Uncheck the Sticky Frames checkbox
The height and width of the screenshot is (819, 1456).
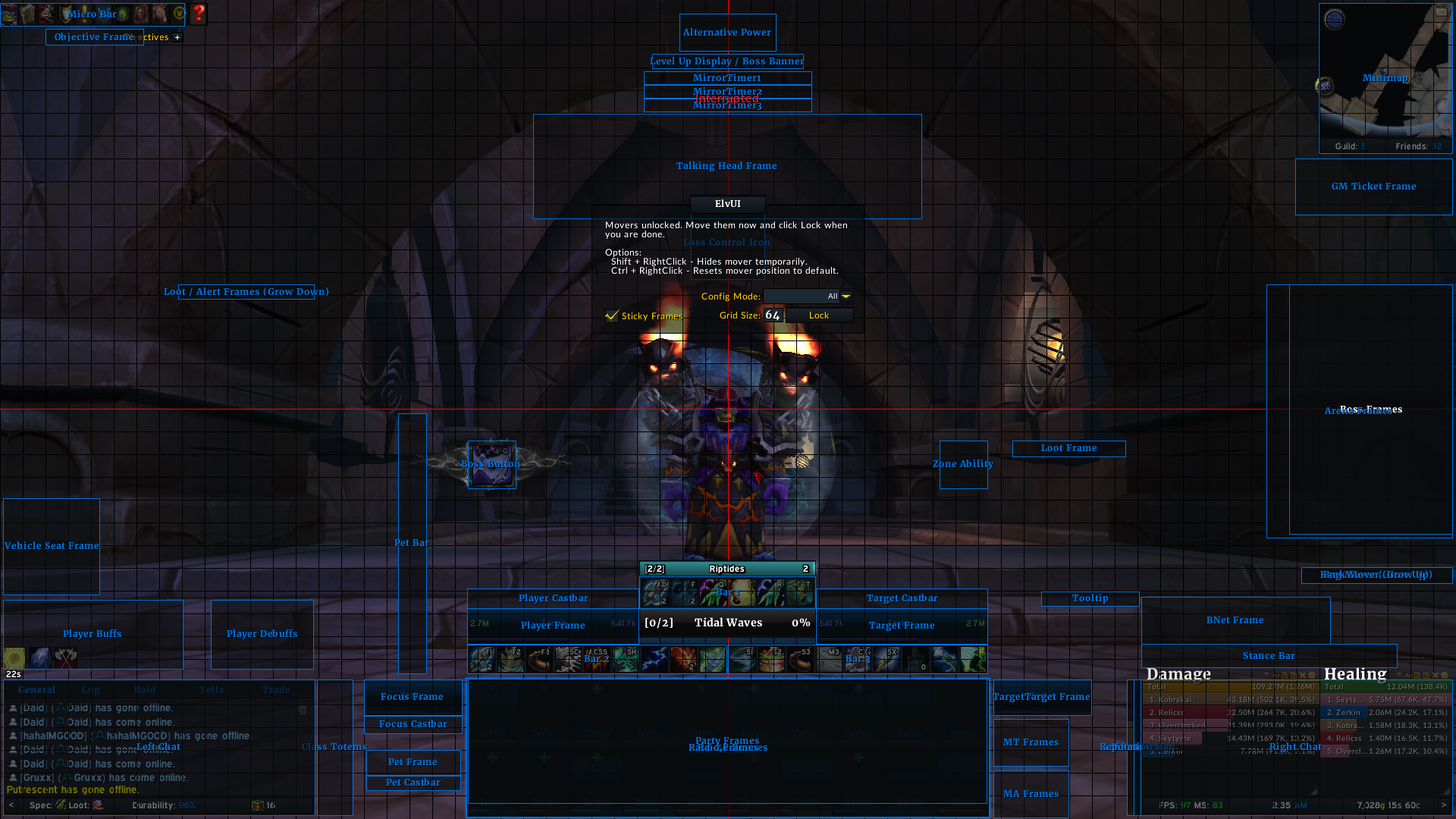click(612, 316)
